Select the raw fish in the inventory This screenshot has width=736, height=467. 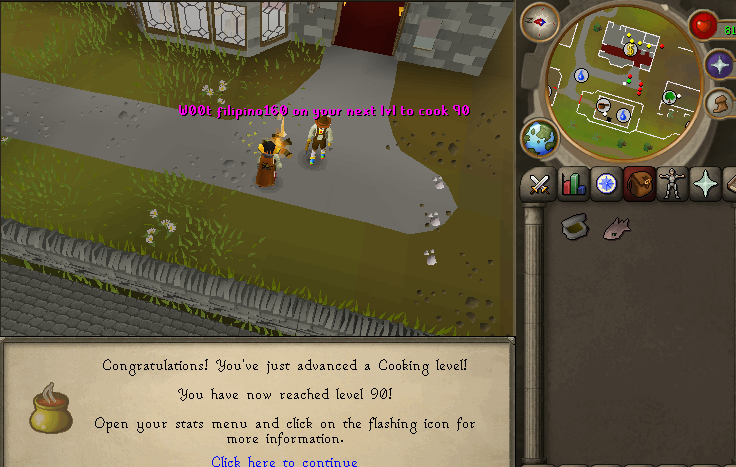616,228
